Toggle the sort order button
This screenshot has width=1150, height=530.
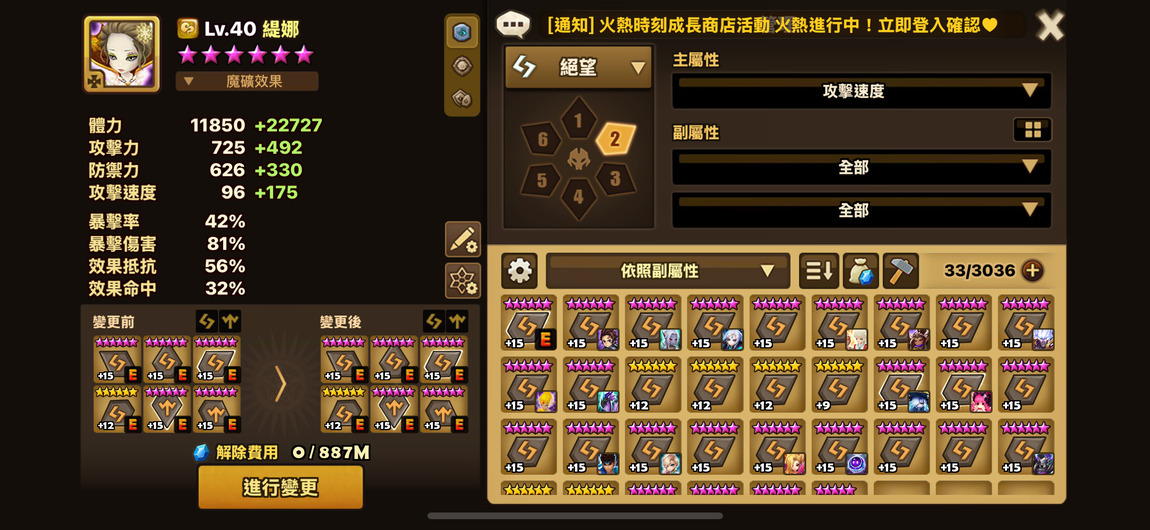coord(818,271)
